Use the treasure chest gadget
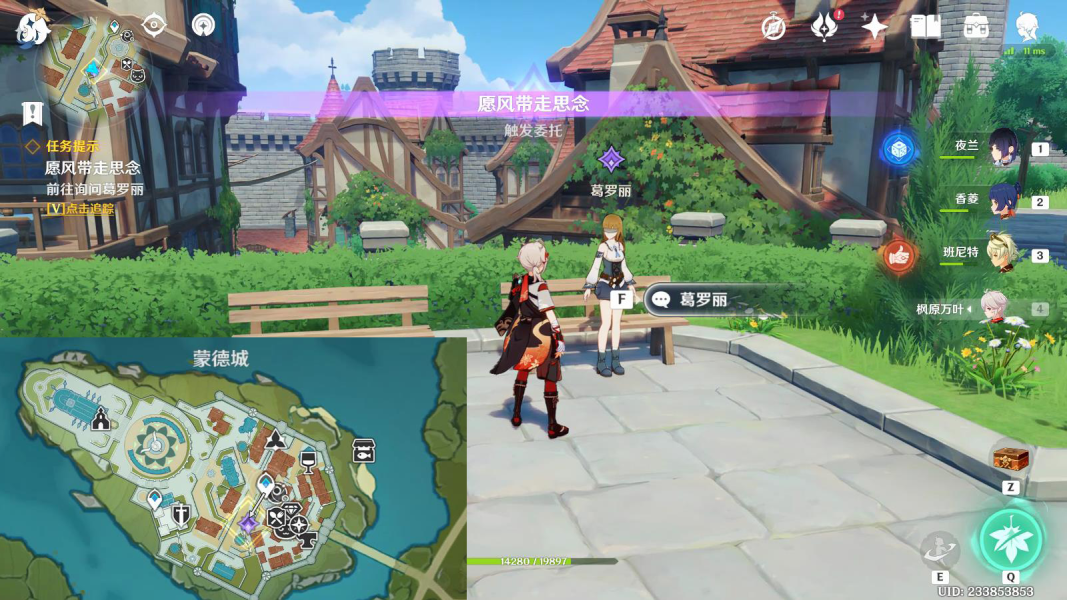Viewport: 1067px width, 600px height. pos(1010,459)
